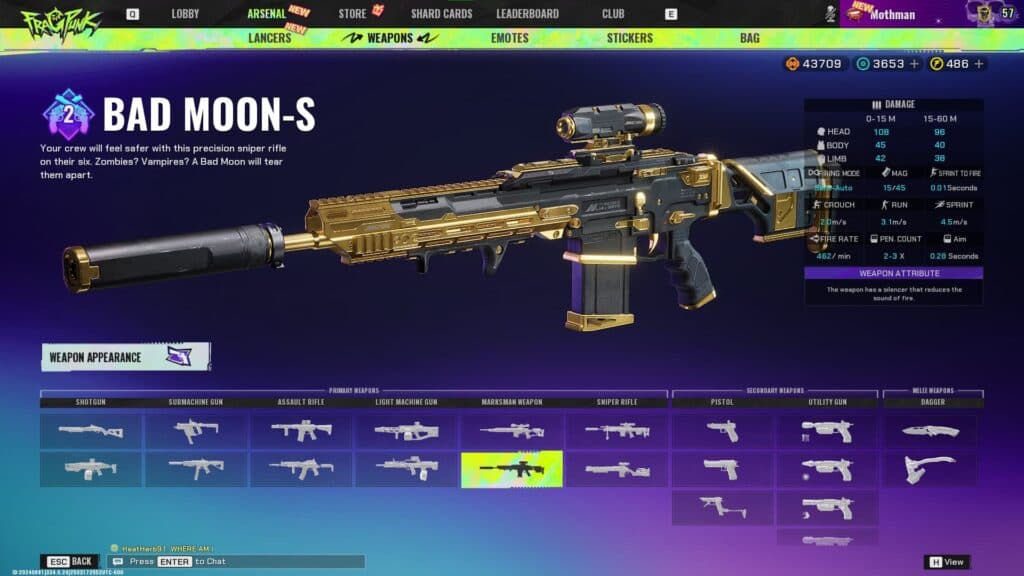The height and width of the screenshot is (576, 1024).
Task: Switch to the Store tab
Action: point(352,14)
